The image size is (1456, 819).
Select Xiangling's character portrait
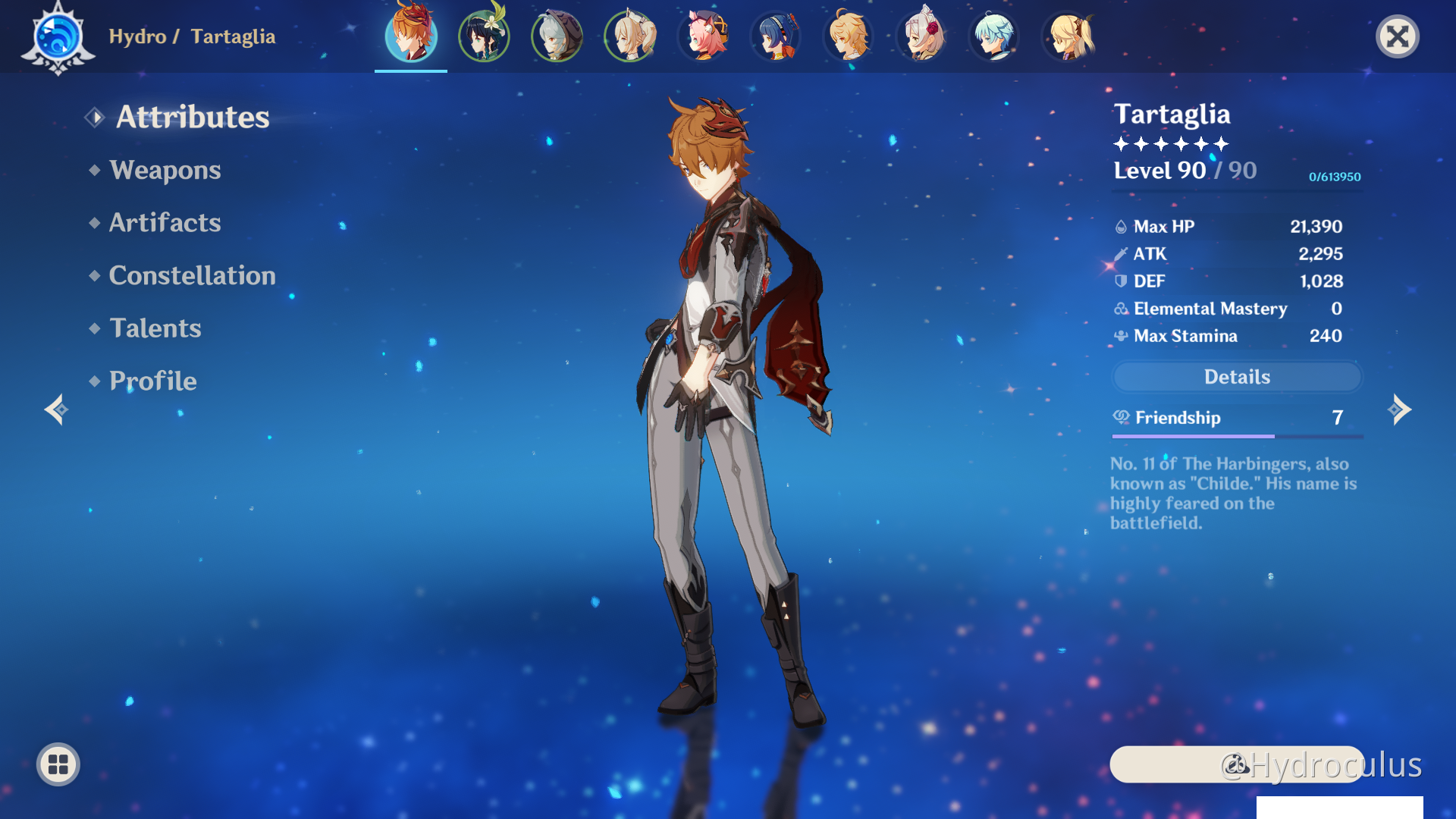[x=775, y=36]
